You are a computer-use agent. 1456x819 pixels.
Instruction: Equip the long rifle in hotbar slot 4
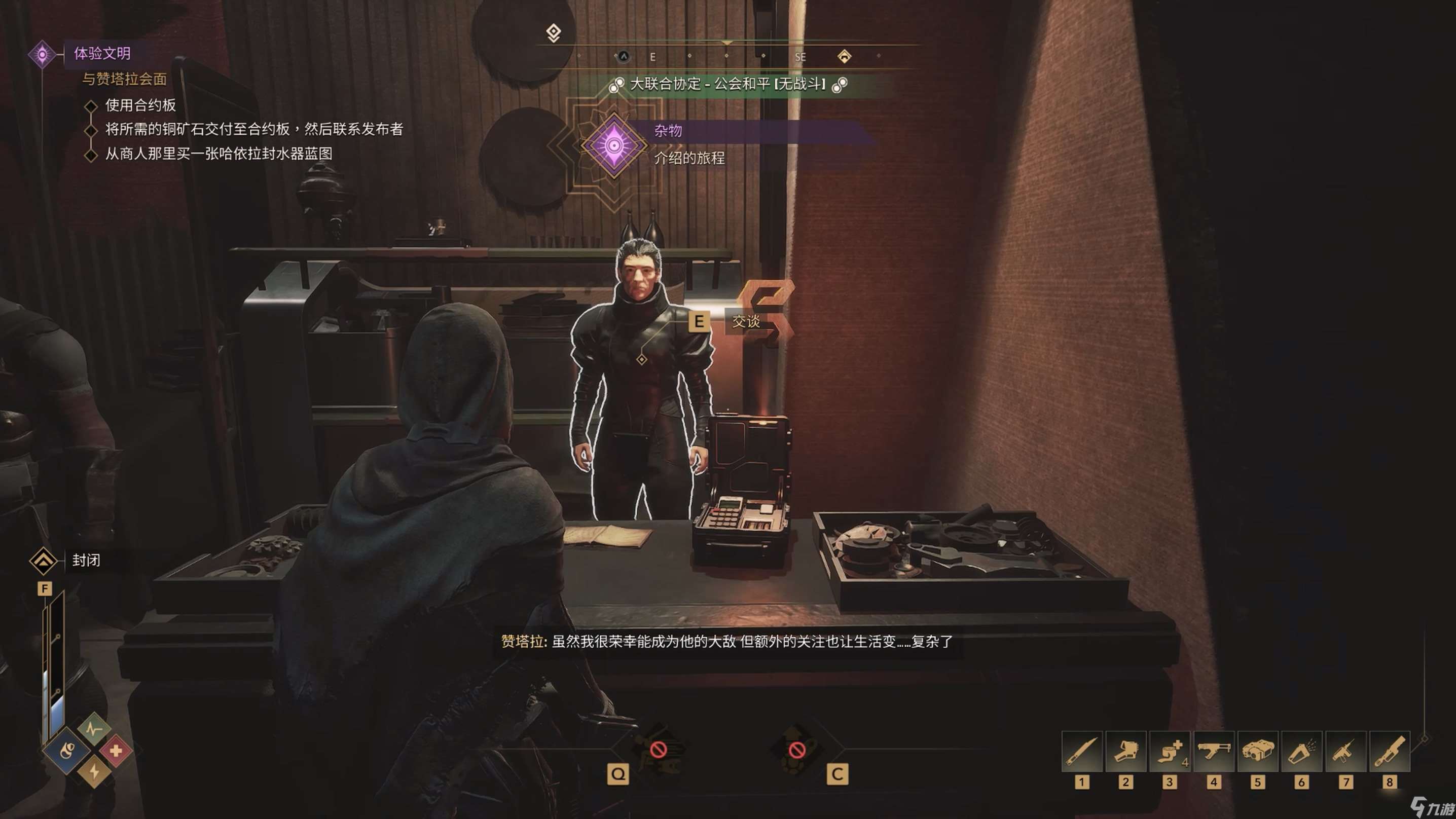tap(1214, 751)
